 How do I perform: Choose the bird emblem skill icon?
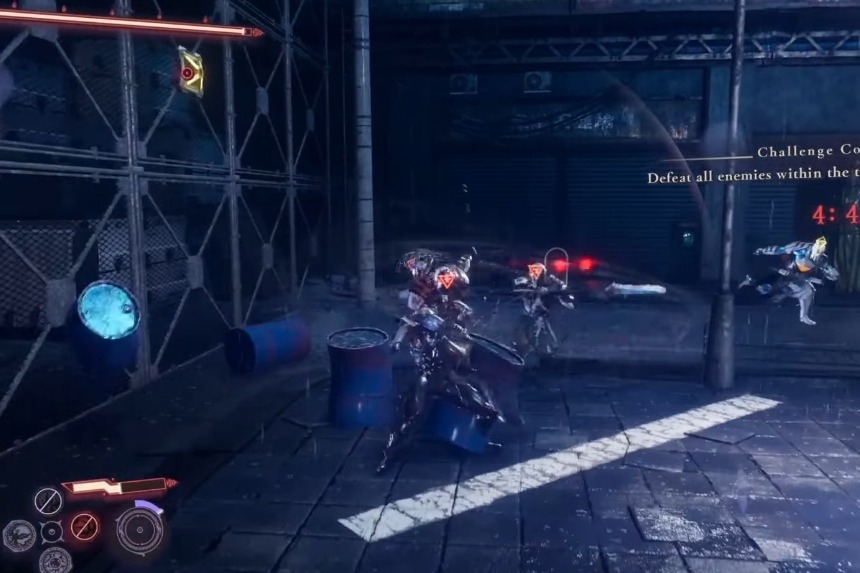pyautogui.click(x=18, y=536)
